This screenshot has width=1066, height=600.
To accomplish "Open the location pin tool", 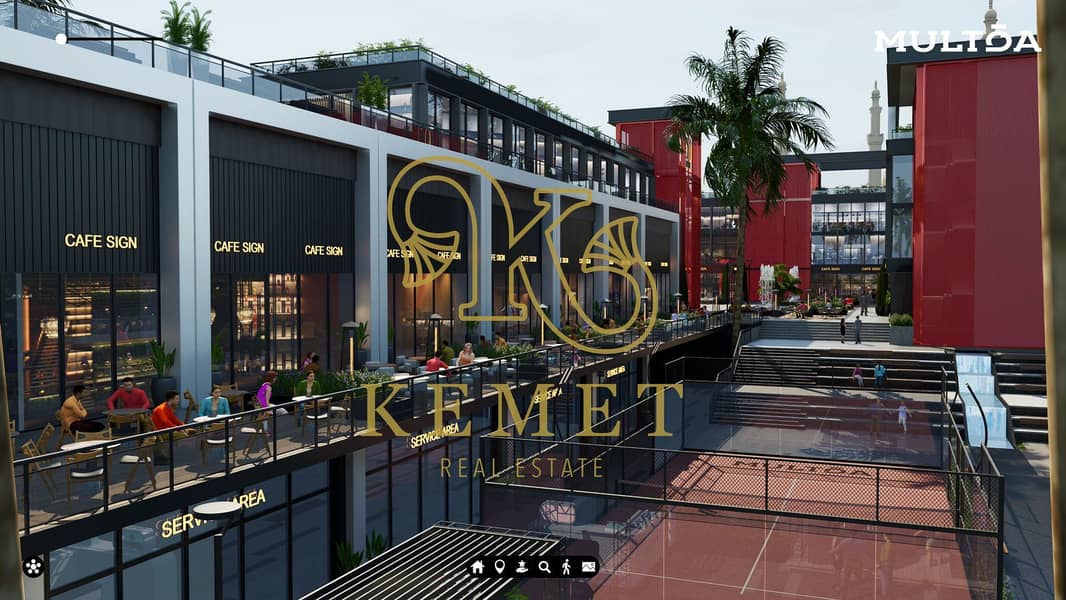I will point(500,567).
